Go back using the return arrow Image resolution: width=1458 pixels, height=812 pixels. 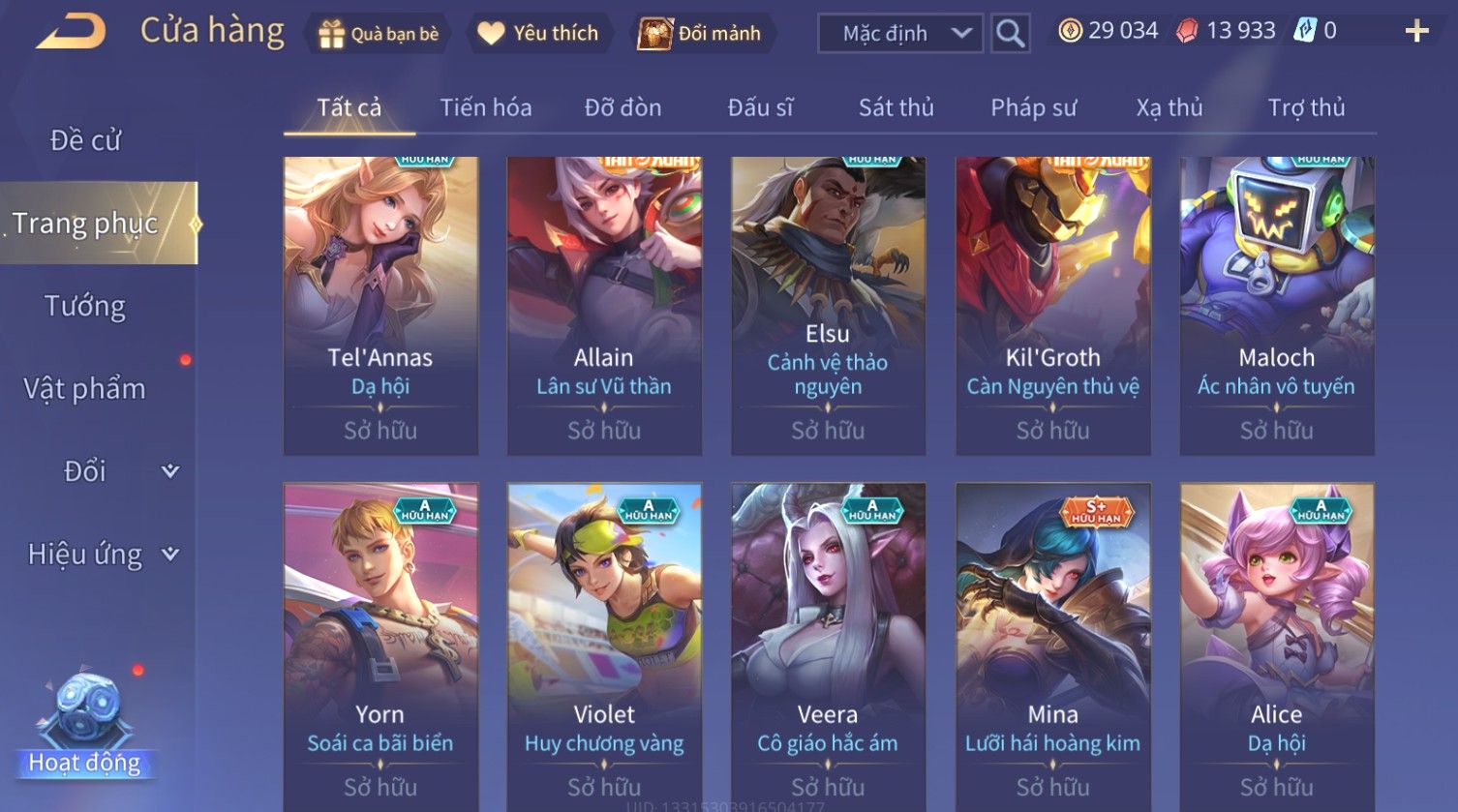(72, 32)
